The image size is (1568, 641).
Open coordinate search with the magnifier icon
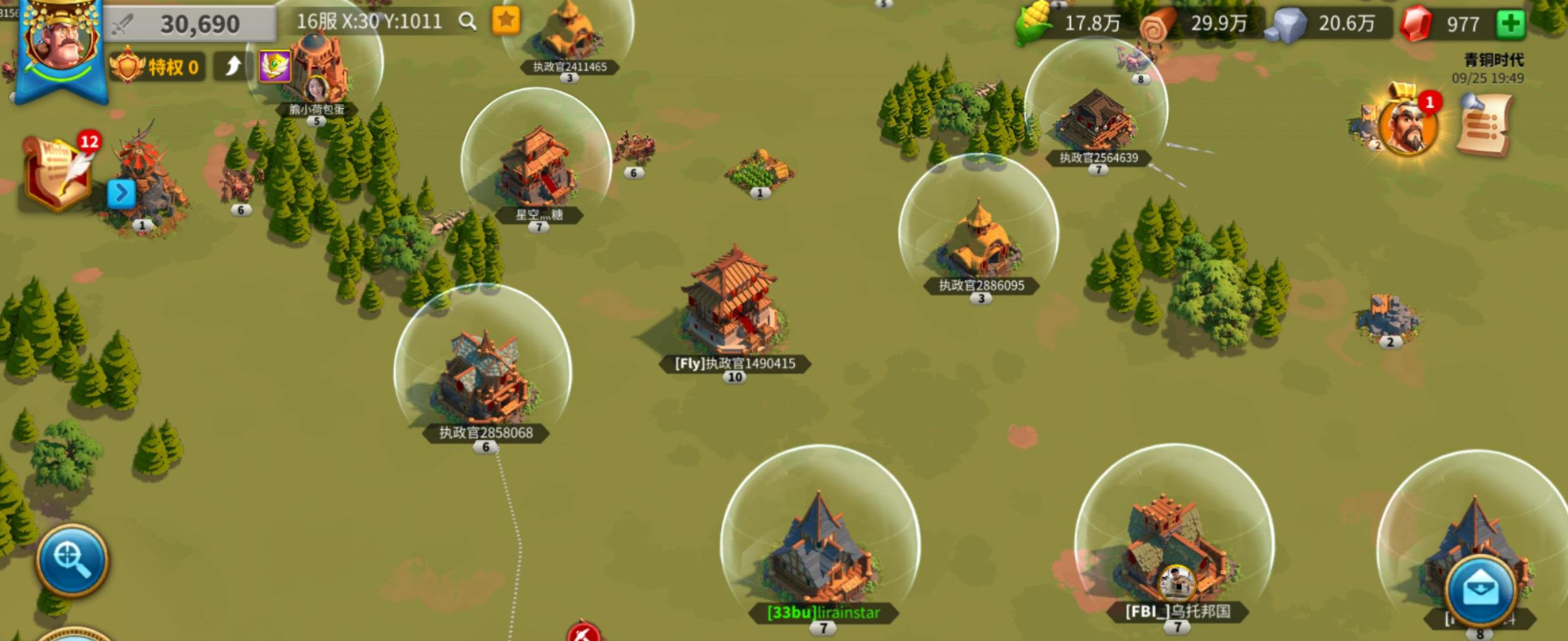(468, 22)
